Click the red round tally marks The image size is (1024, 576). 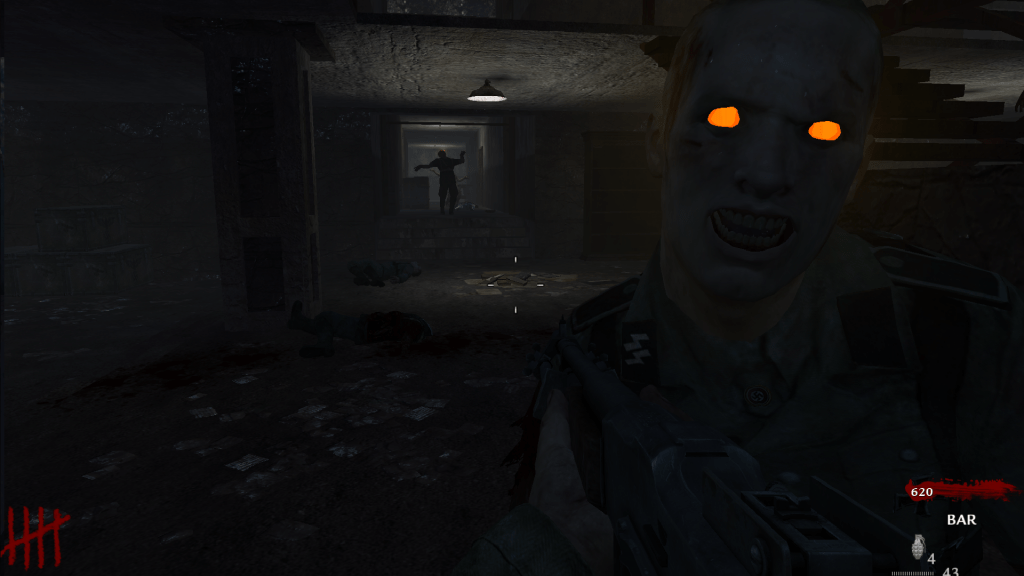(37, 535)
